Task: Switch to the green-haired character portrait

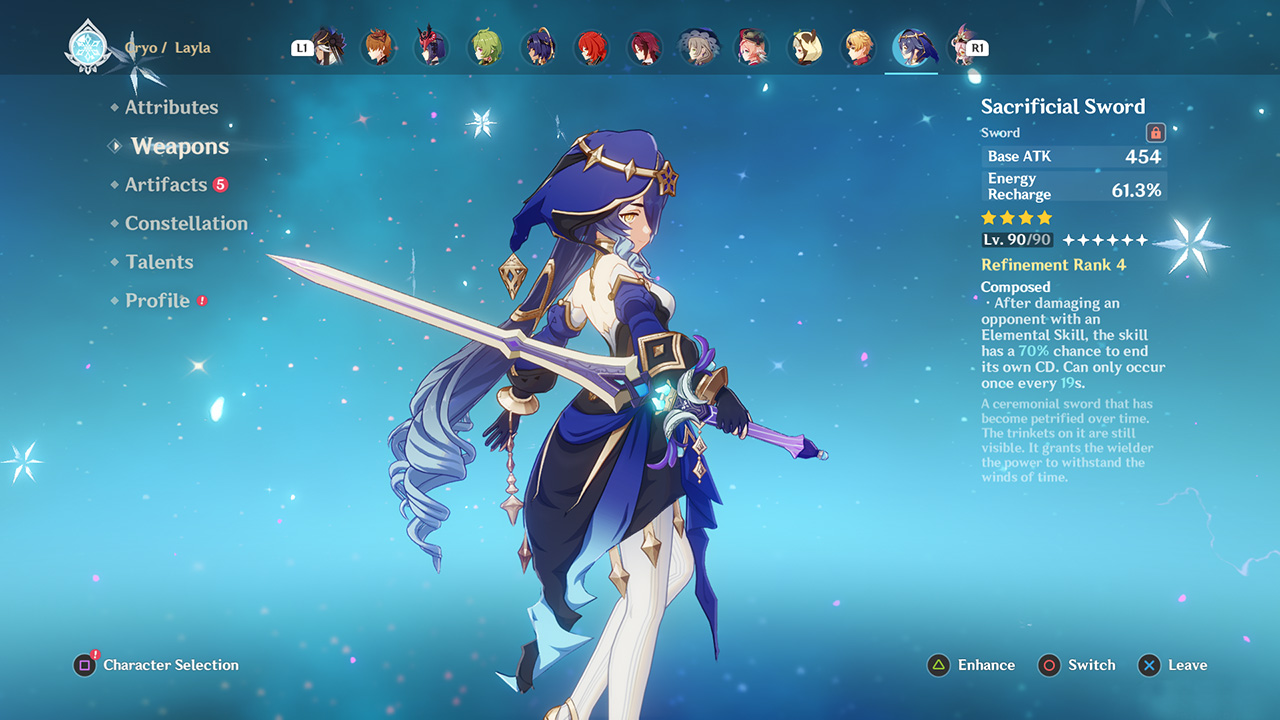Action: pos(486,48)
